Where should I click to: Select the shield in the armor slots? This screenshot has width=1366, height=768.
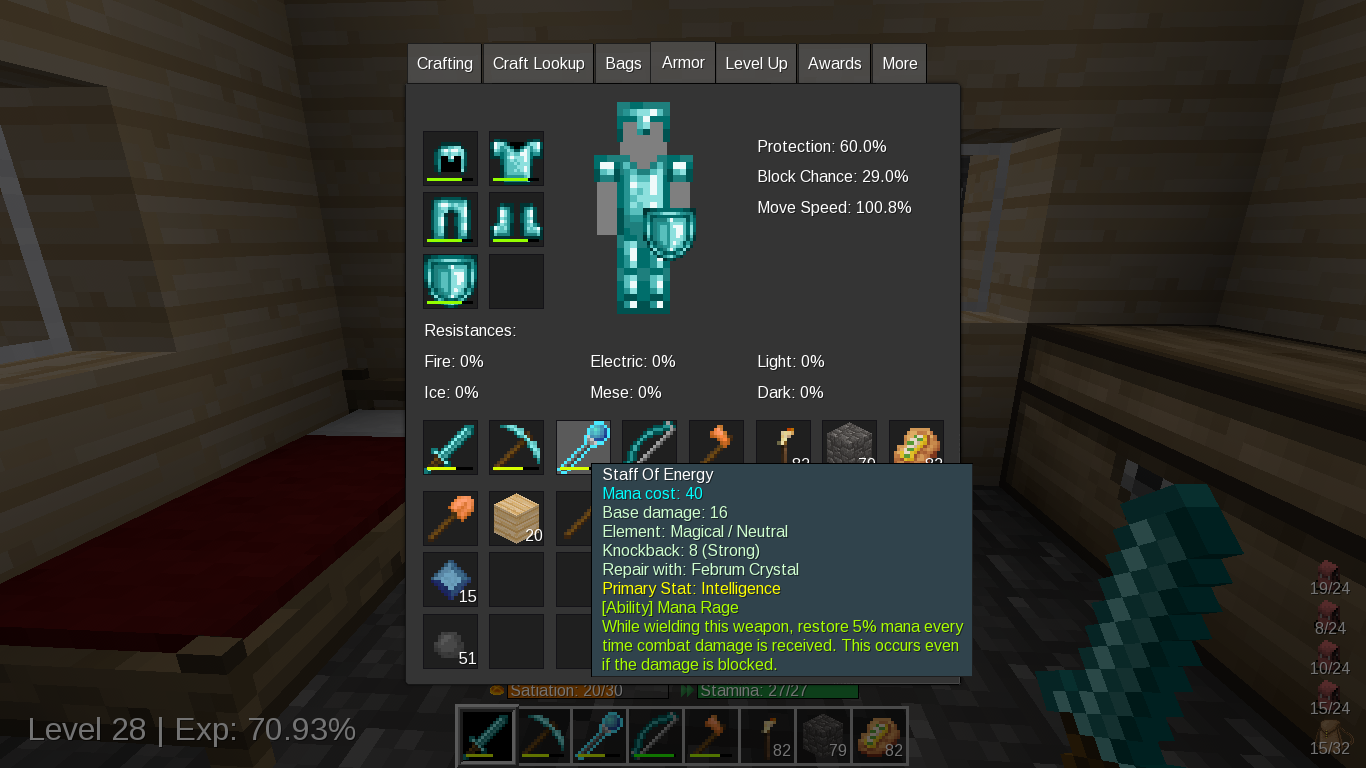(x=450, y=281)
